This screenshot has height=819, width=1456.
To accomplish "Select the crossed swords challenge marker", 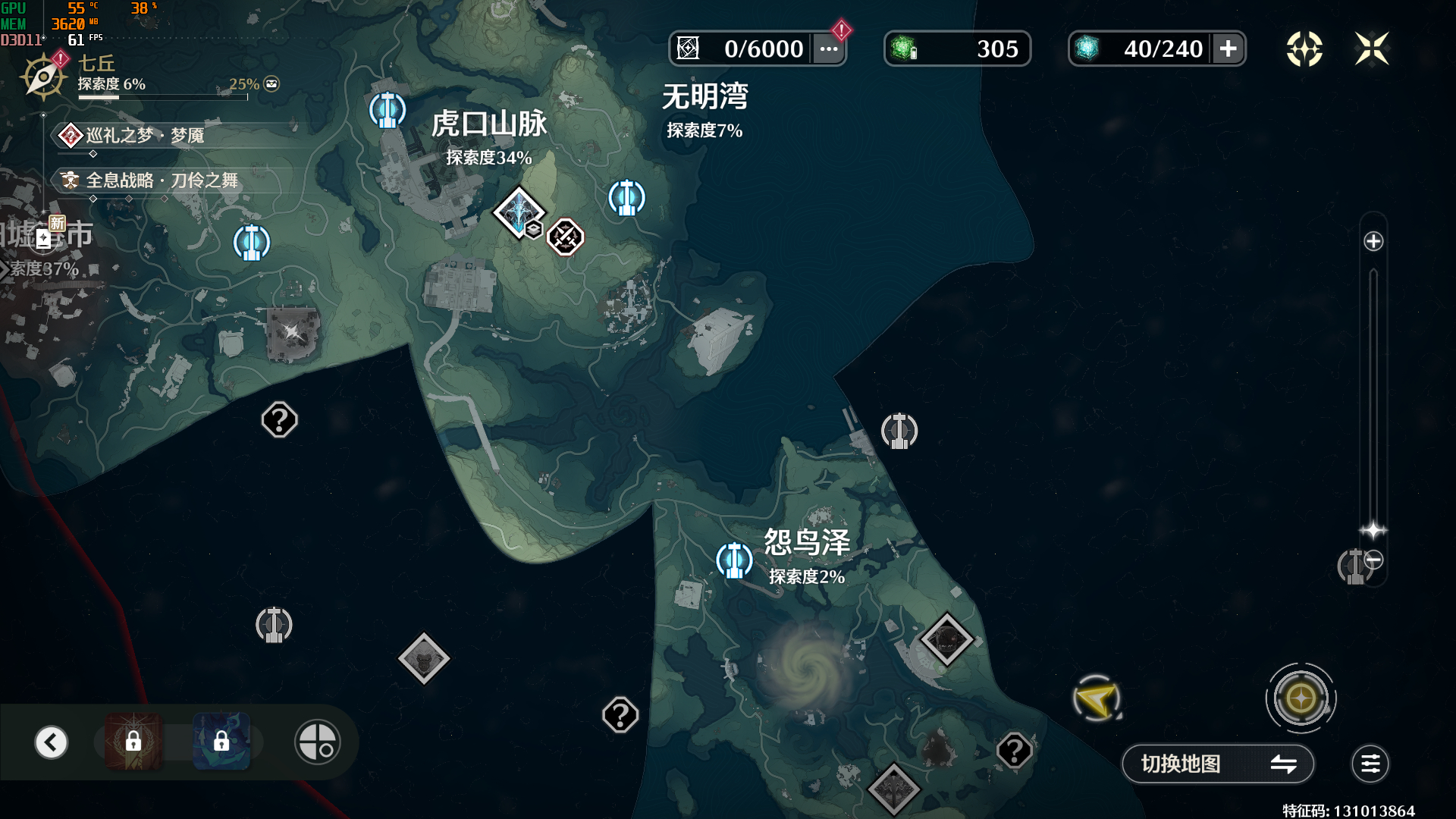I will coord(566,237).
